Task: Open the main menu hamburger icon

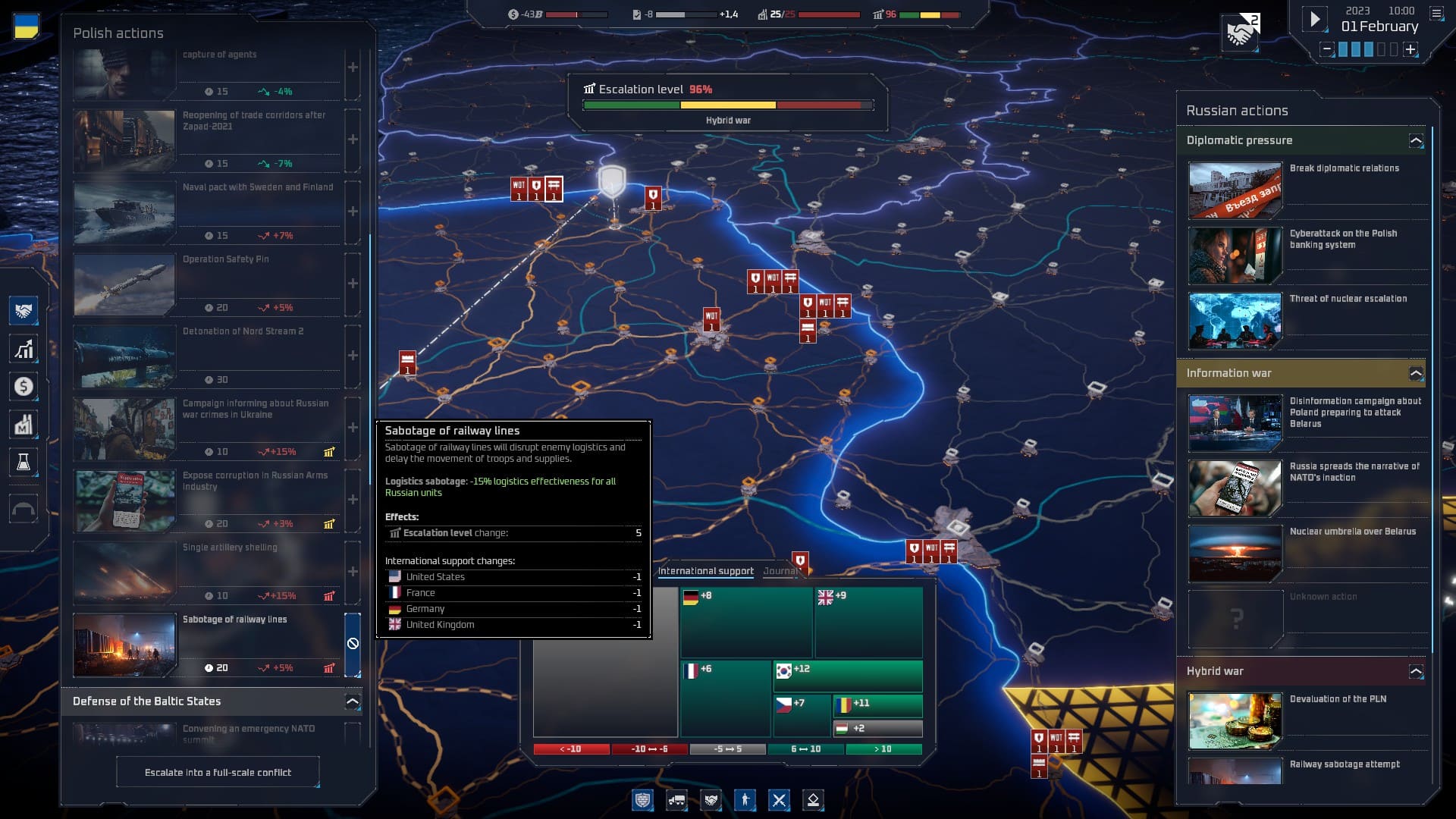Action: 1436,13
